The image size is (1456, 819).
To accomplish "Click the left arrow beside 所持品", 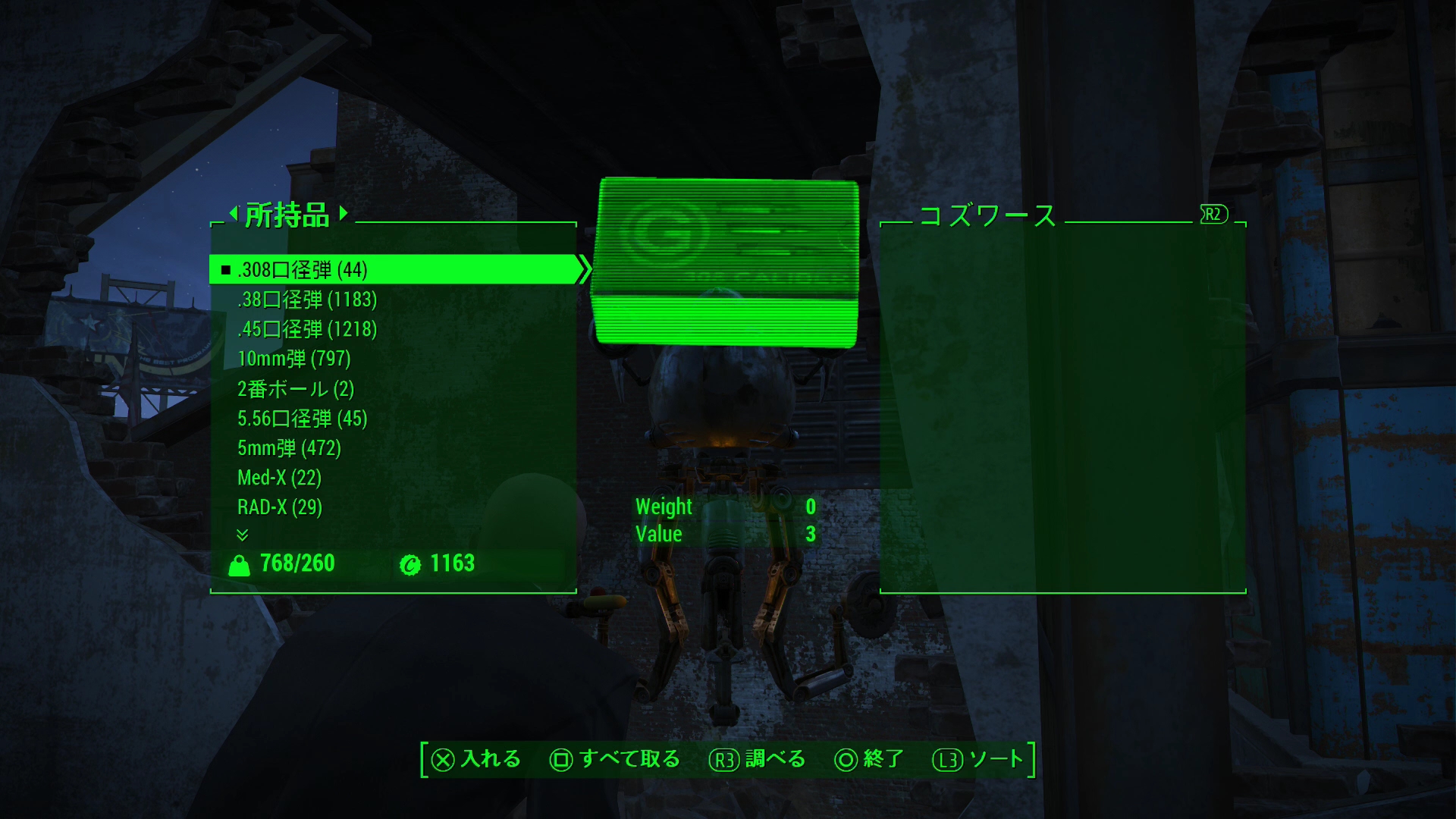I will (234, 212).
